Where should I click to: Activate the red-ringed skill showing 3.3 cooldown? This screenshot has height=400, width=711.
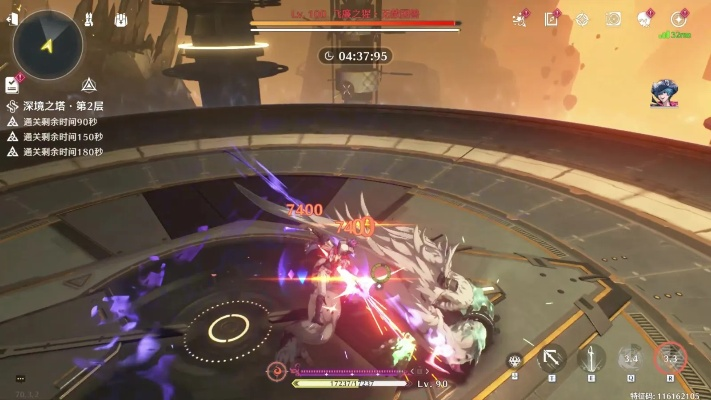pyautogui.click(x=671, y=357)
